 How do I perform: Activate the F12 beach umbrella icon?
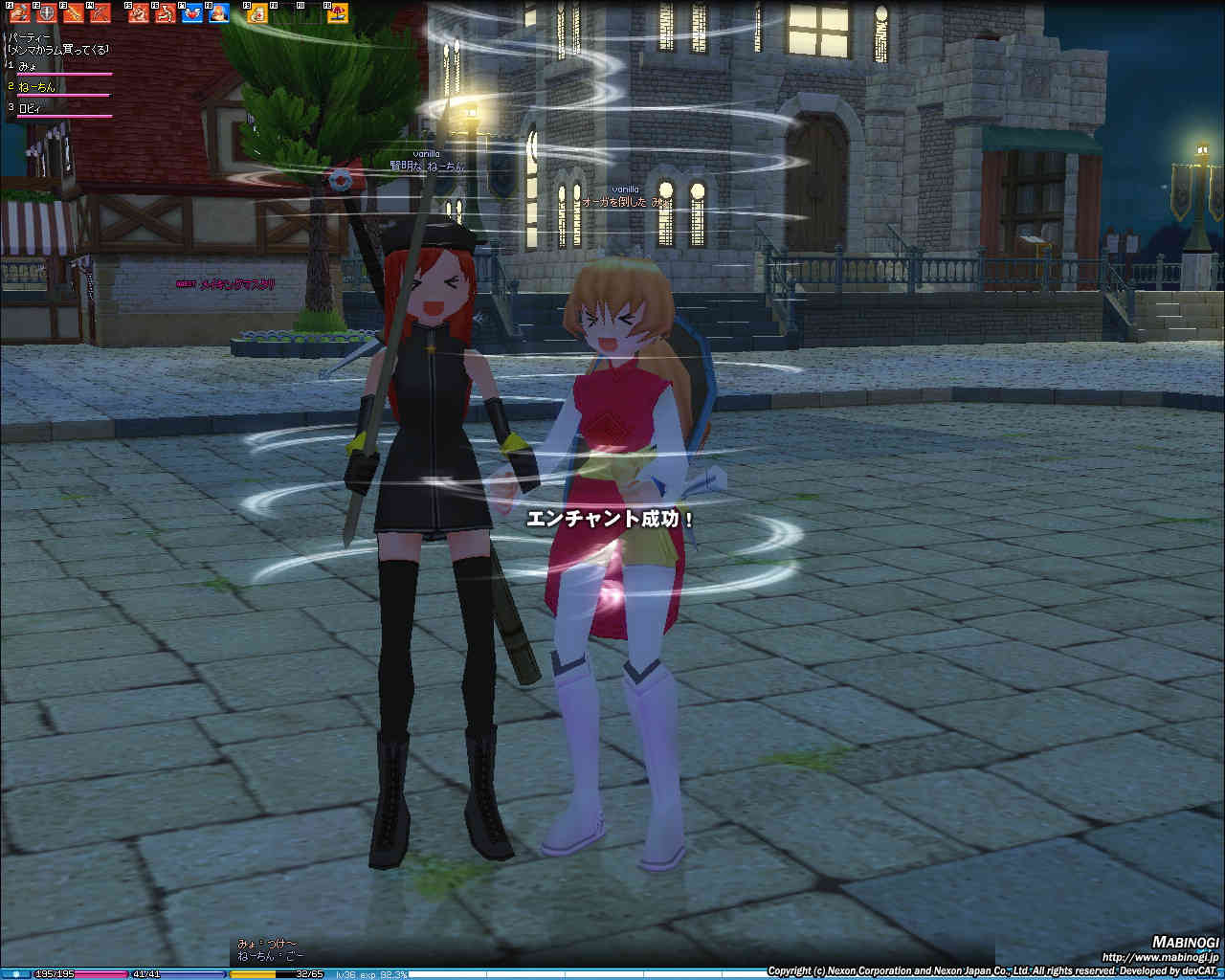pyautogui.click(x=338, y=12)
